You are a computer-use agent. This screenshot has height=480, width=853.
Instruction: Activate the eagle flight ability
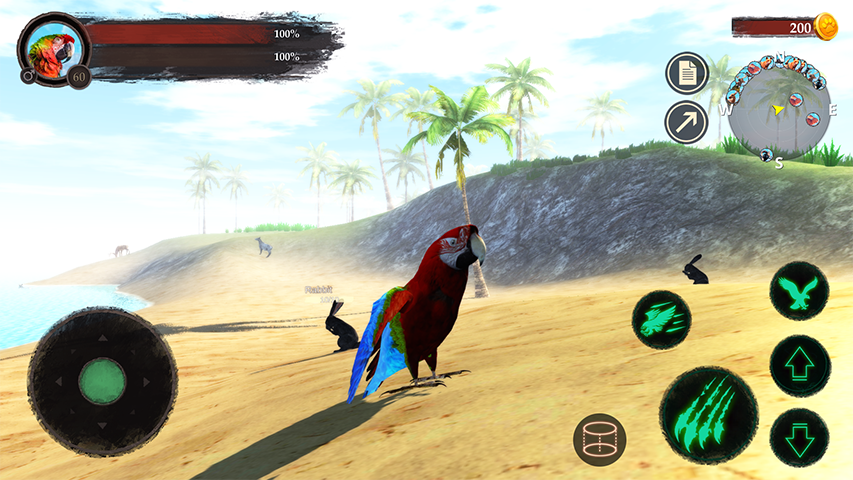pyautogui.click(x=800, y=292)
